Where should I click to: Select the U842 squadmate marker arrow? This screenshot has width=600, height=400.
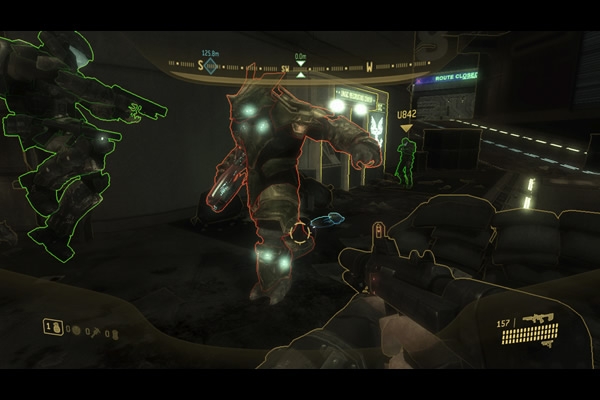click(x=406, y=128)
